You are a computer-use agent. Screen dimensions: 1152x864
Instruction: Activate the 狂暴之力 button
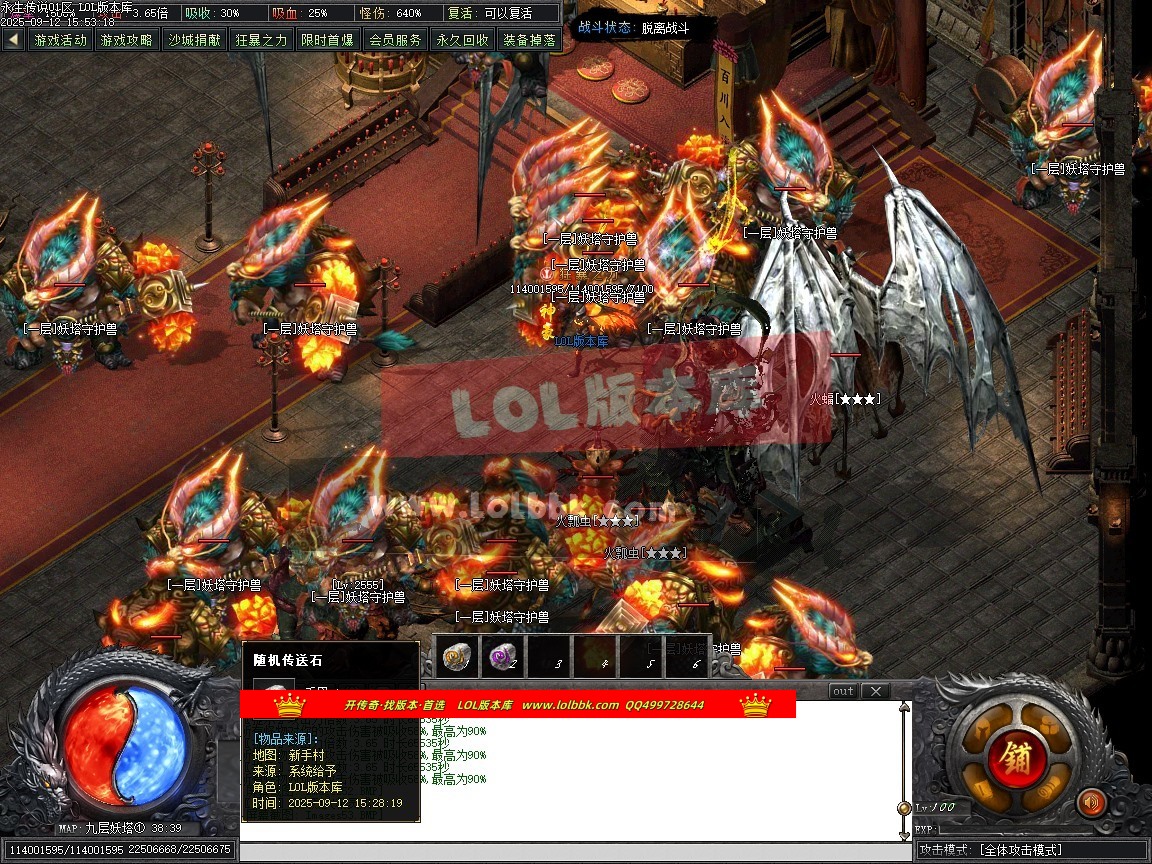(x=261, y=40)
